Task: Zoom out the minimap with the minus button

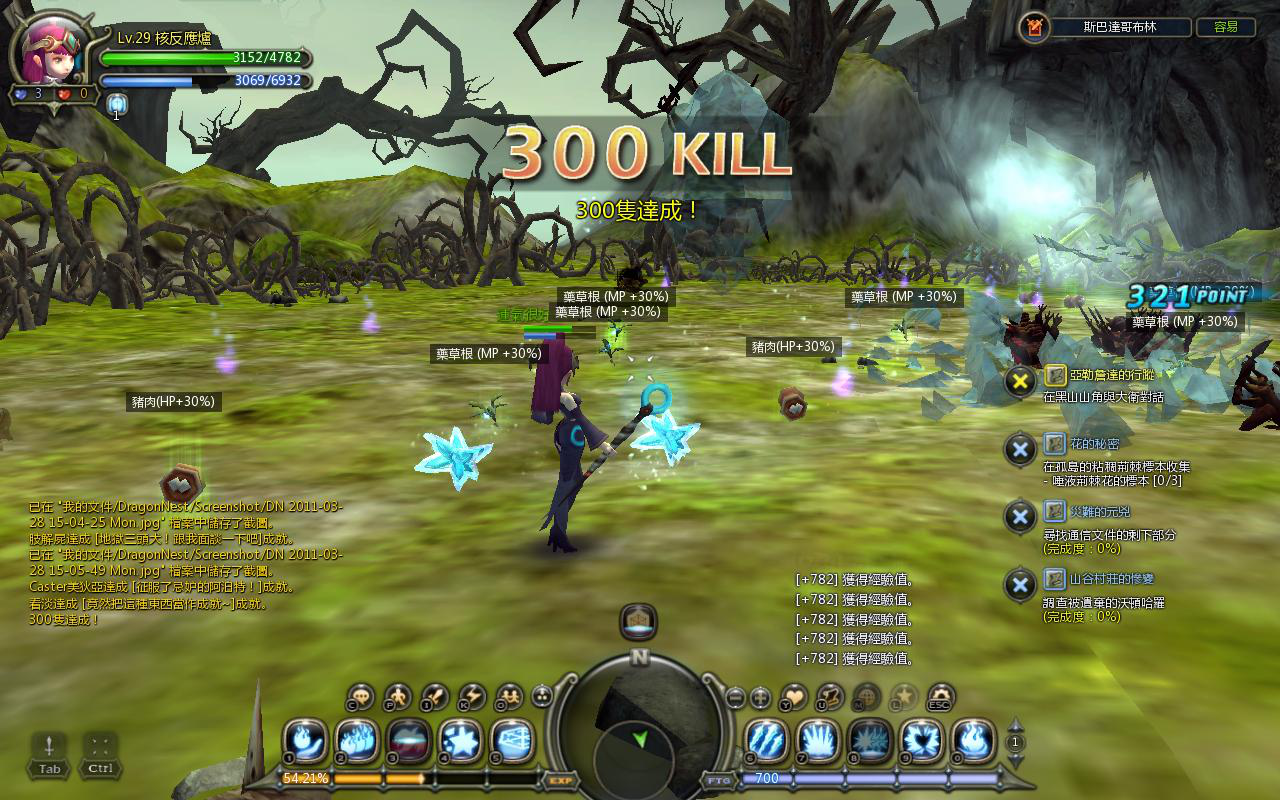Action: 736,698
